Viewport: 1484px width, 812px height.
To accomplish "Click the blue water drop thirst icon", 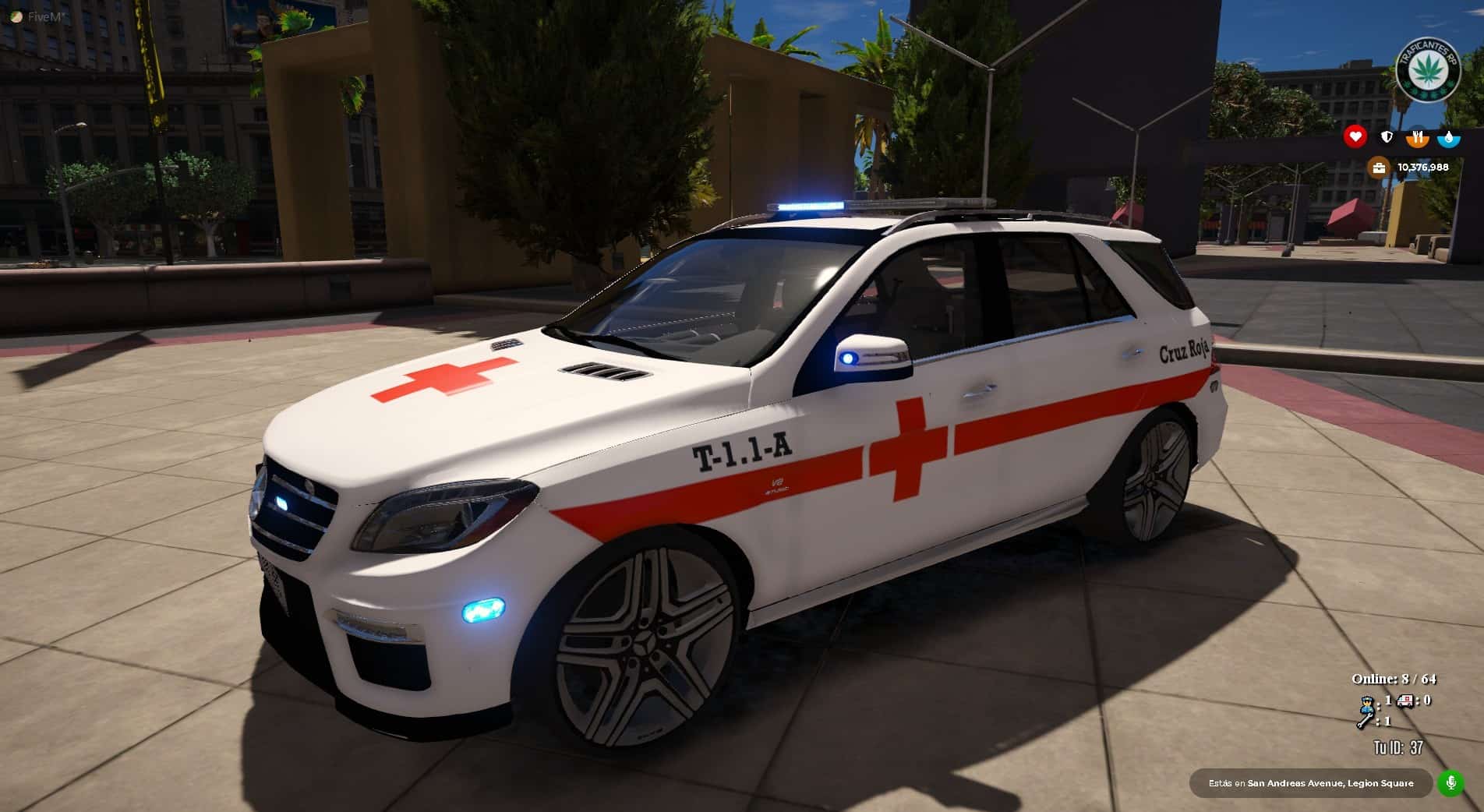I will pyautogui.click(x=1448, y=137).
